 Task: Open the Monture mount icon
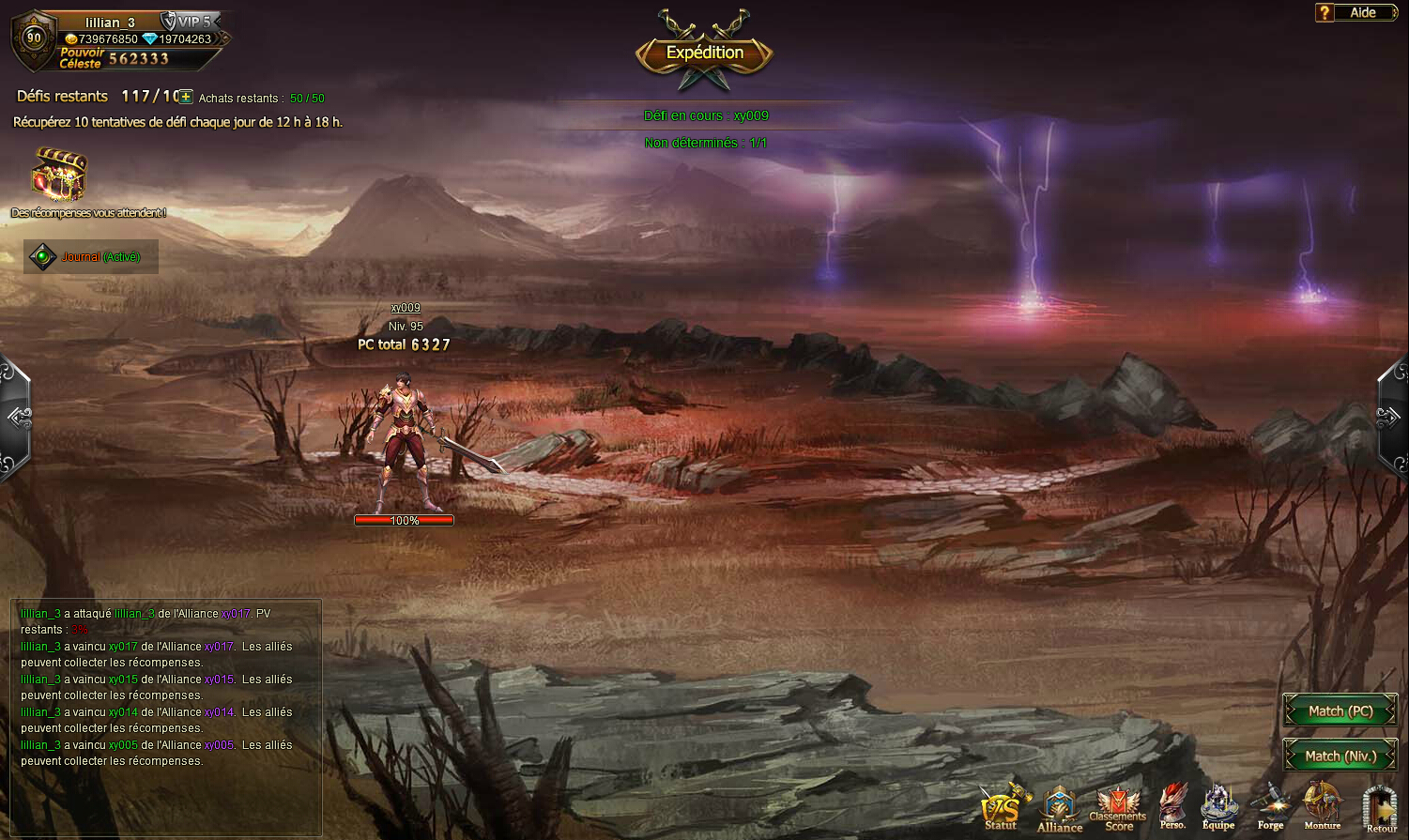coord(1323,807)
